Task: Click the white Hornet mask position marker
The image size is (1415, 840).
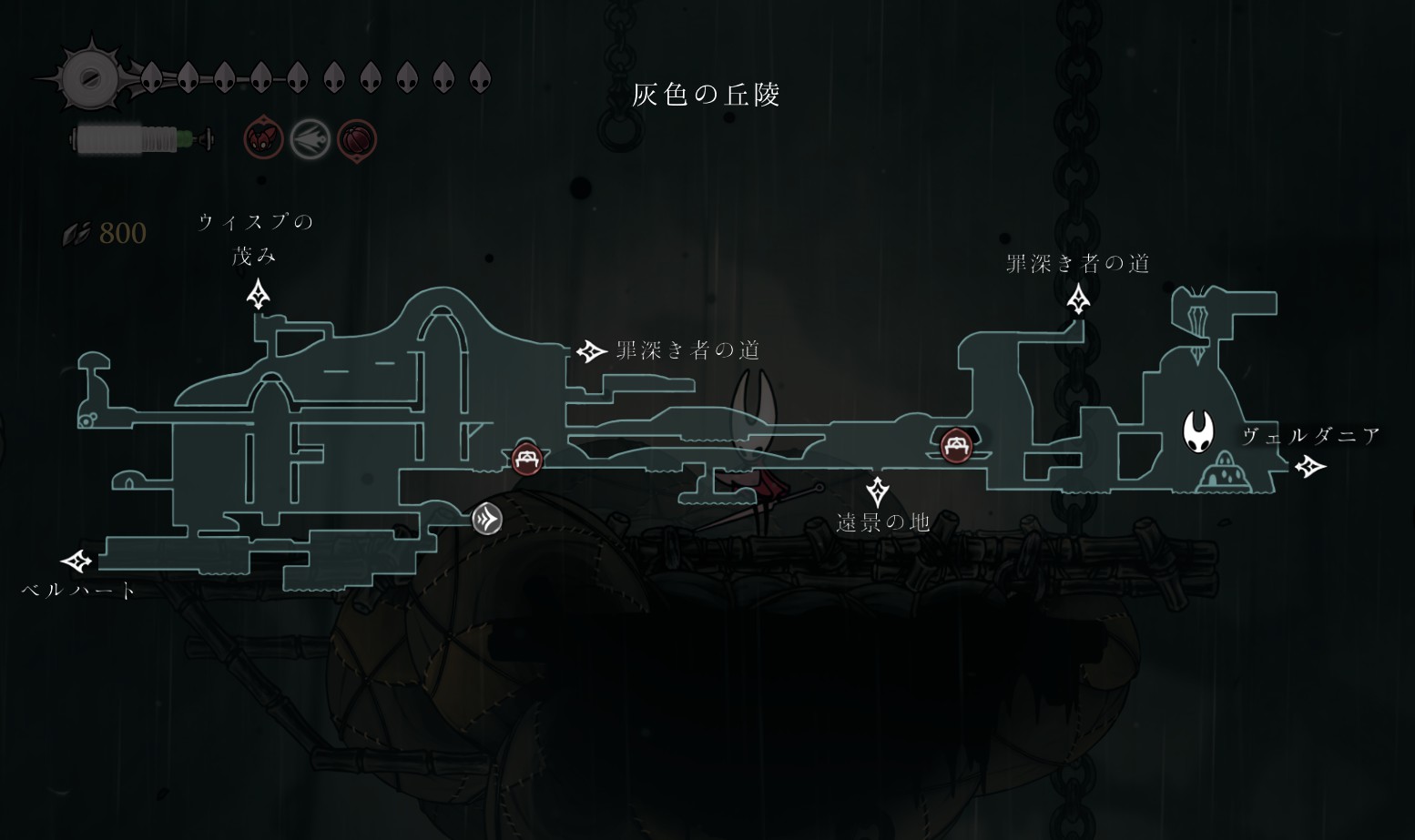Action: pyautogui.click(x=1197, y=431)
